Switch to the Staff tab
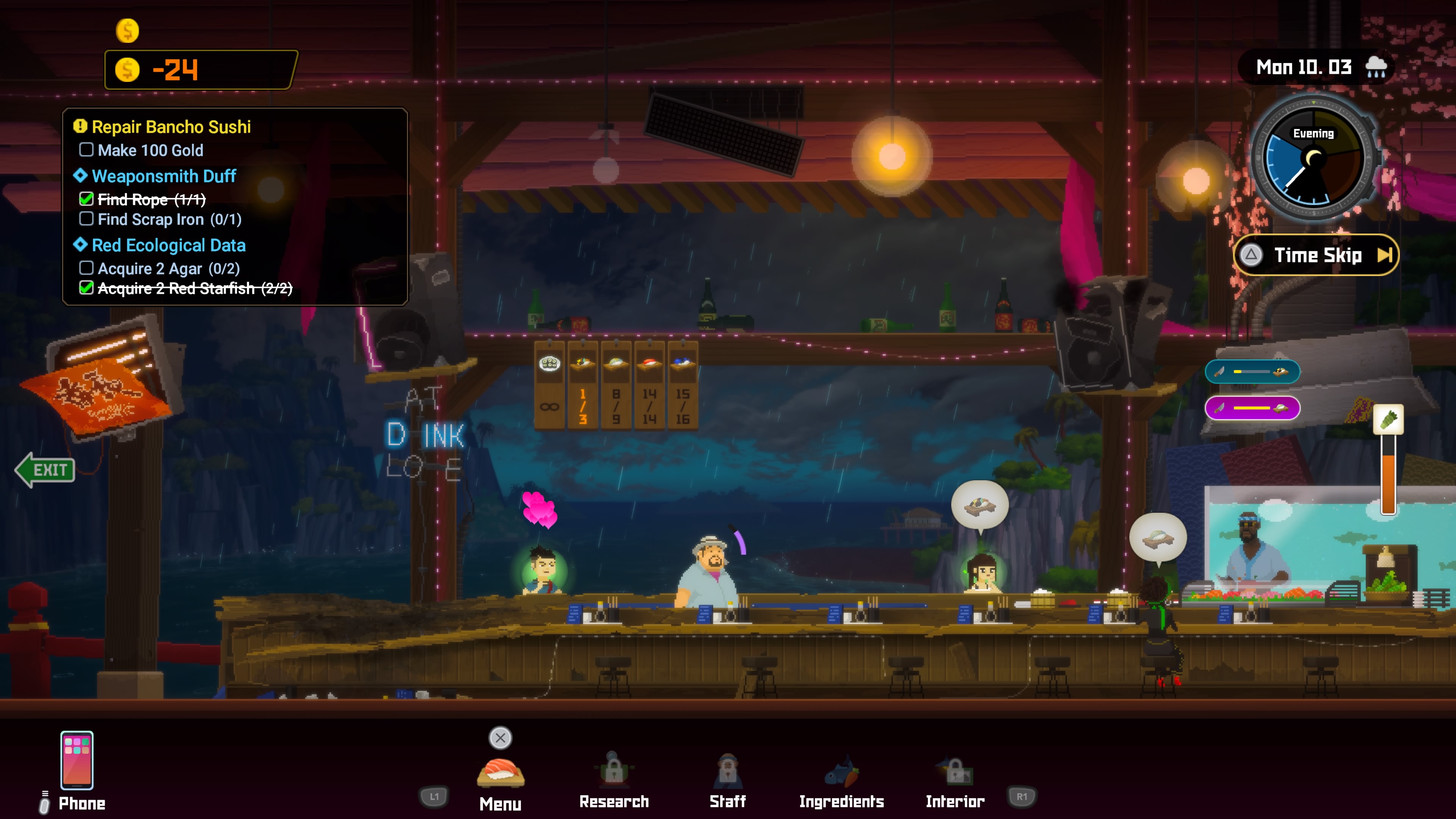The width and height of the screenshot is (1456, 819). click(728, 780)
